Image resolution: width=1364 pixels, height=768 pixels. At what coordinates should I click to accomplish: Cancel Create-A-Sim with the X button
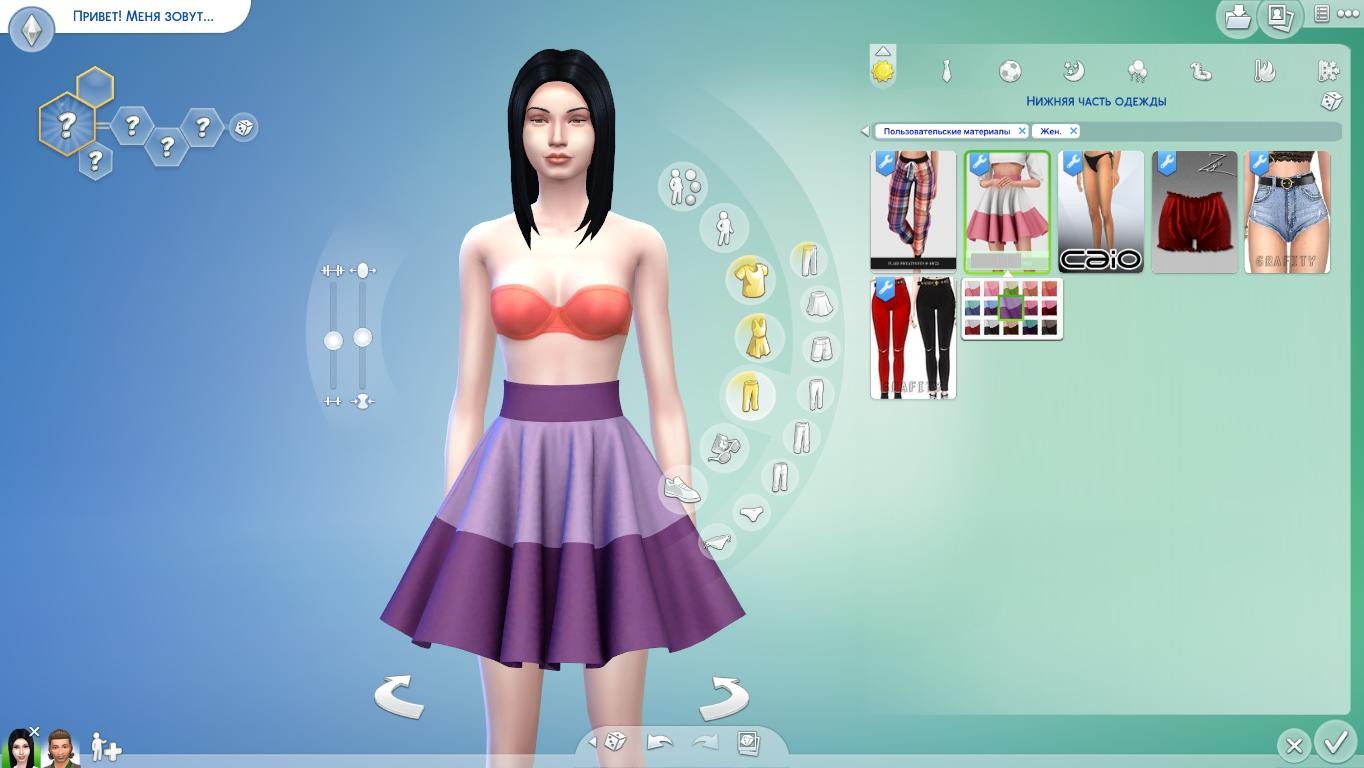tap(1293, 745)
